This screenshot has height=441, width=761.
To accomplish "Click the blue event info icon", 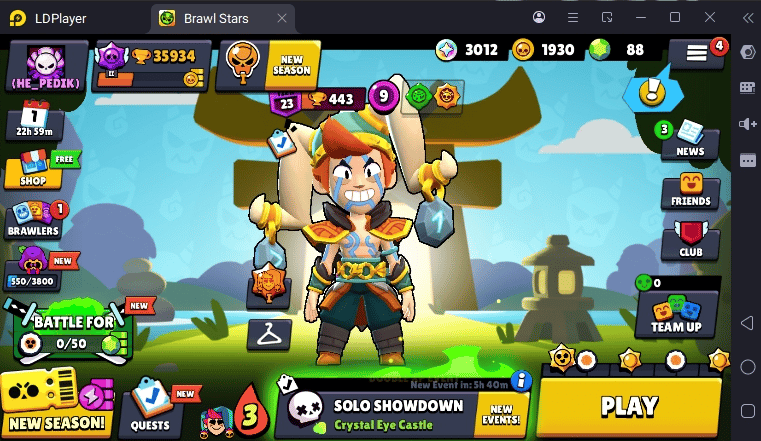I will click(519, 380).
